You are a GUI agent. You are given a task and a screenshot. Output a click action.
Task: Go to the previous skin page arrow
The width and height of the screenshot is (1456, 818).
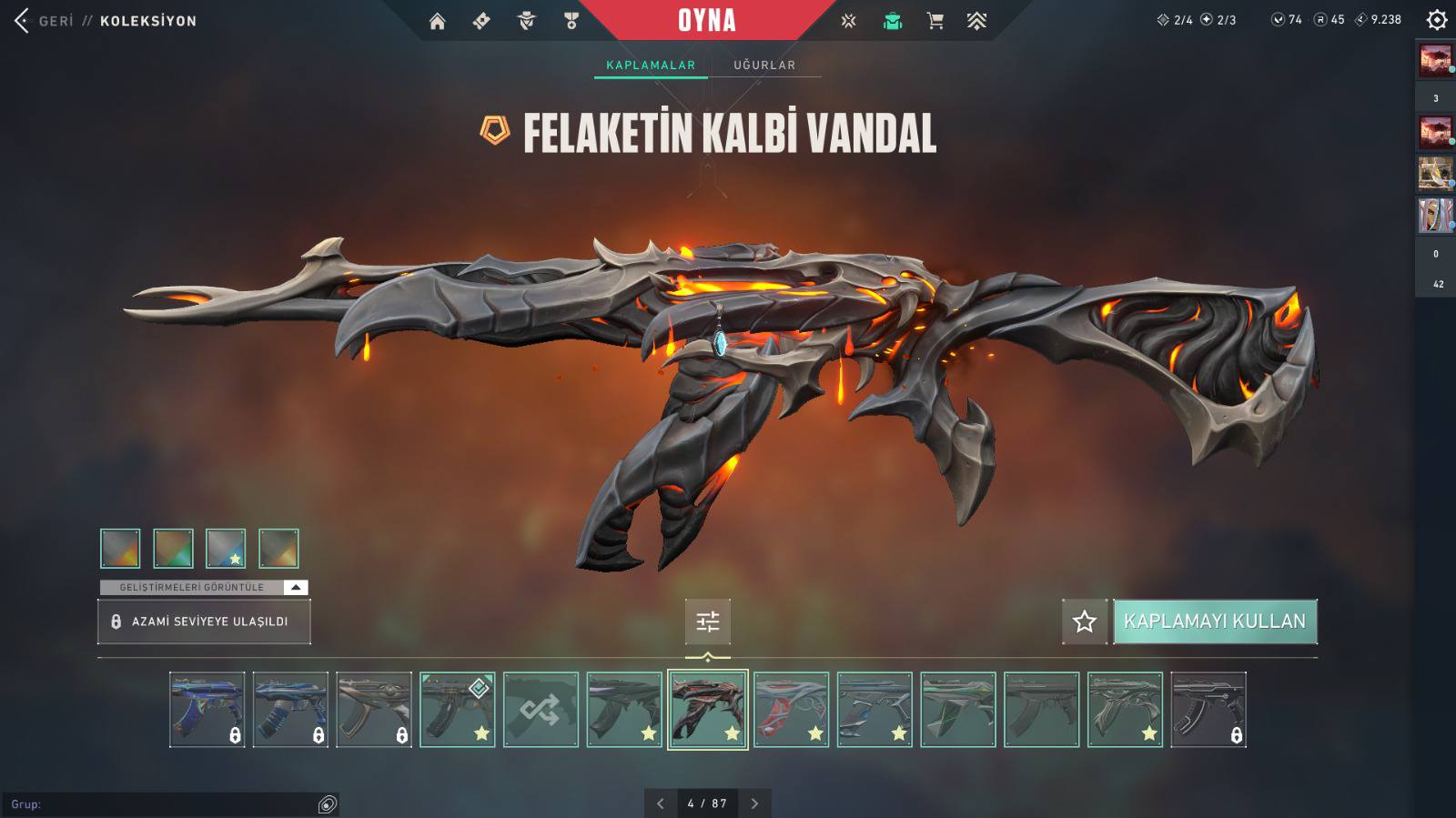(661, 803)
